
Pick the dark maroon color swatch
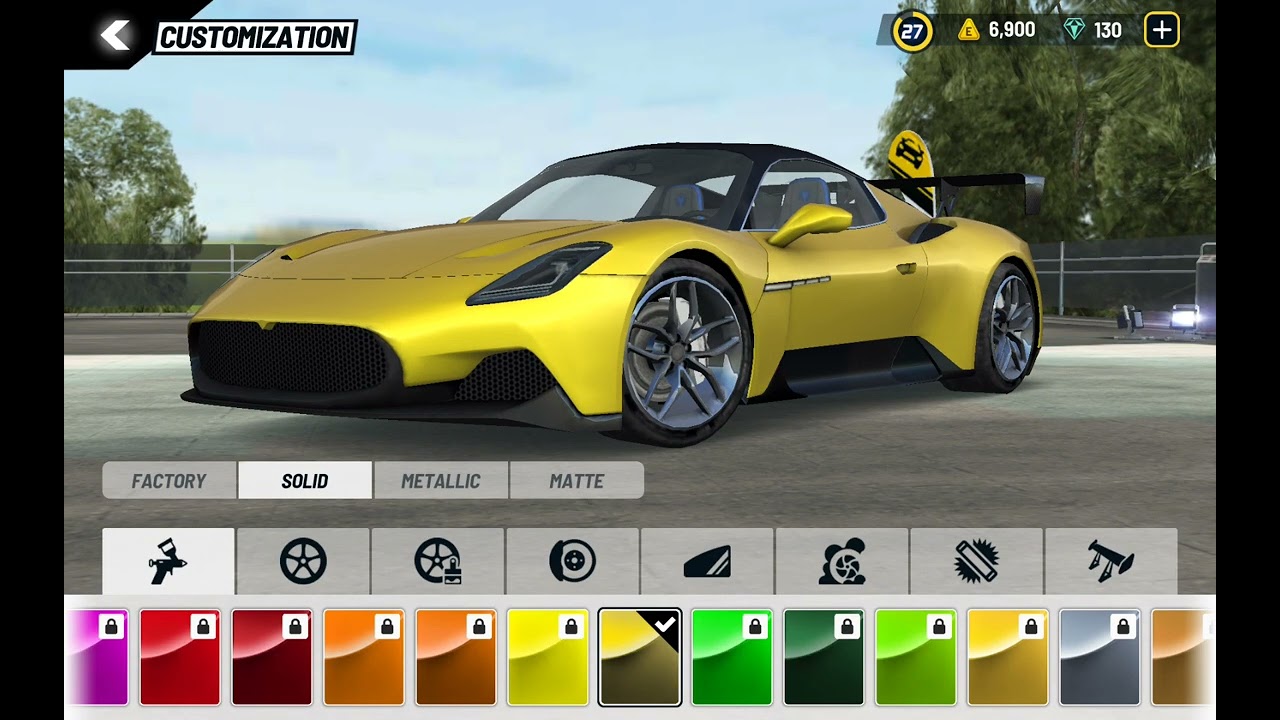point(272,658)
